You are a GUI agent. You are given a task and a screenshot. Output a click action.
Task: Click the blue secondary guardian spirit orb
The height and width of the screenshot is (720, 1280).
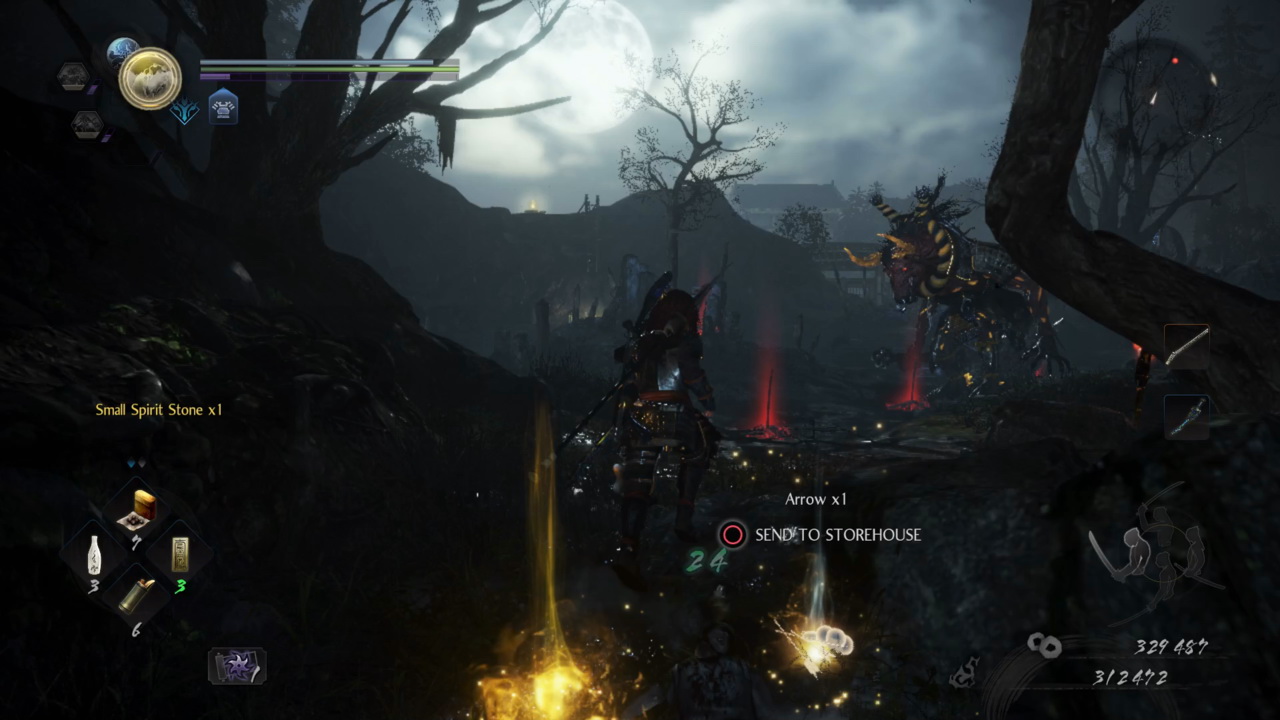[x=122, y=50]
